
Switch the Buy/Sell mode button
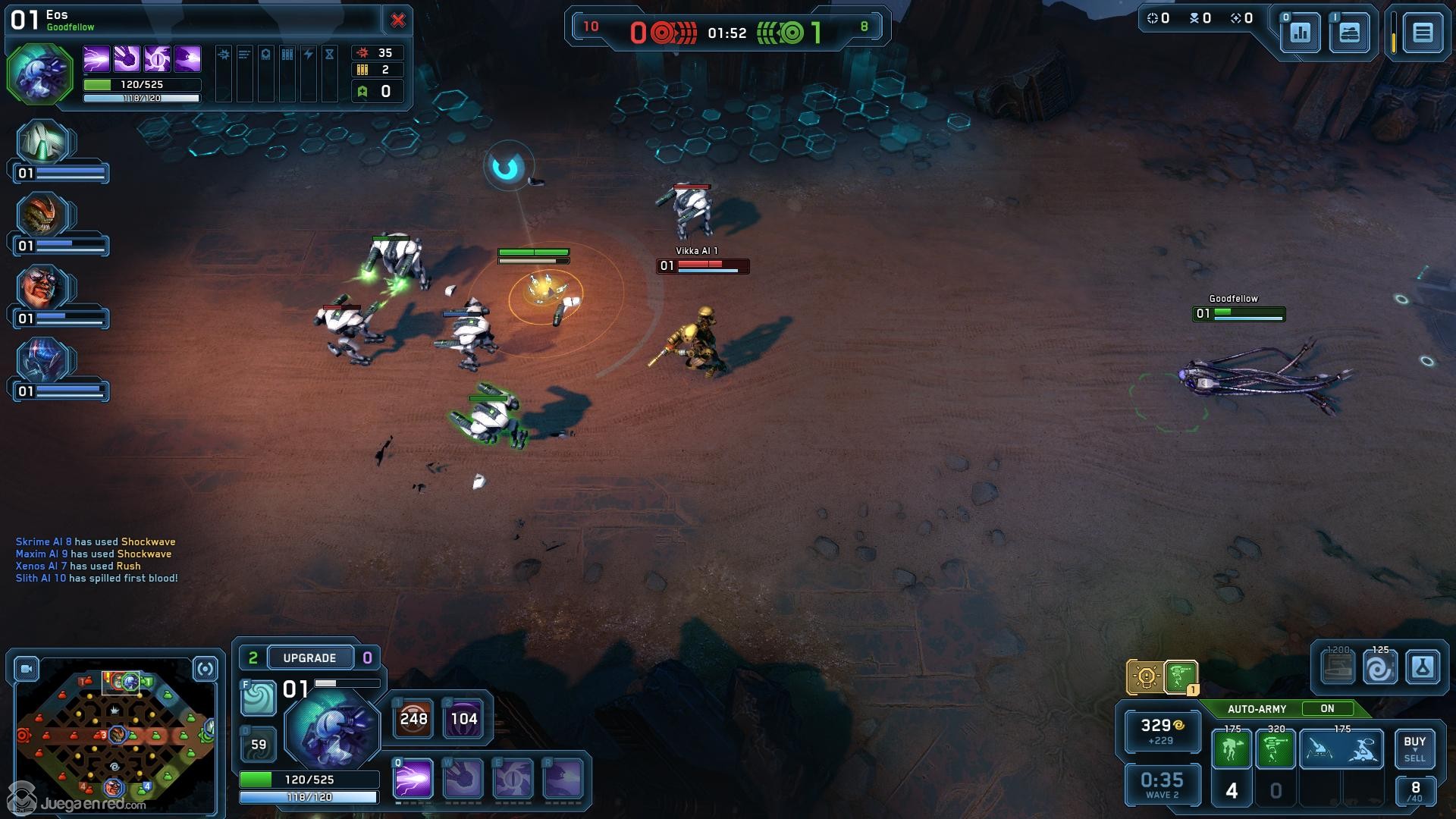[x=1414, y=749]
